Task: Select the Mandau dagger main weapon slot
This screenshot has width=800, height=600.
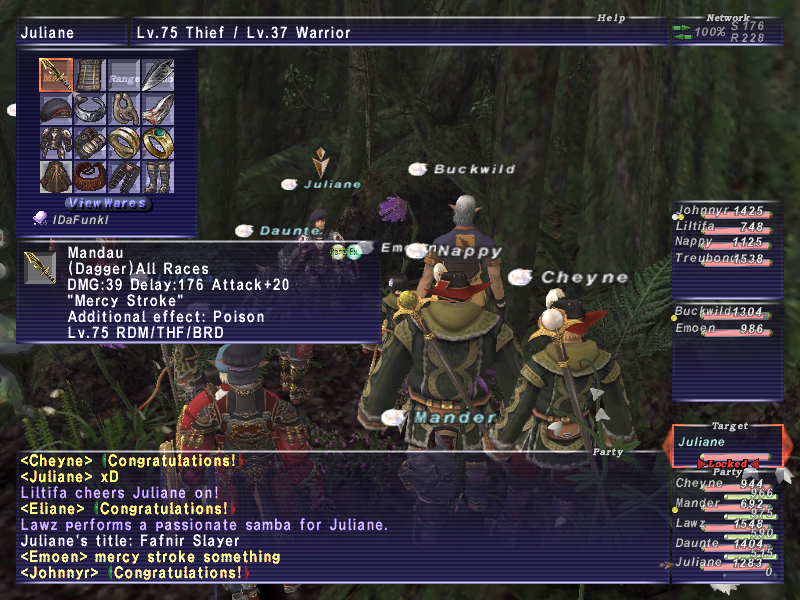Action: point(56,75)
